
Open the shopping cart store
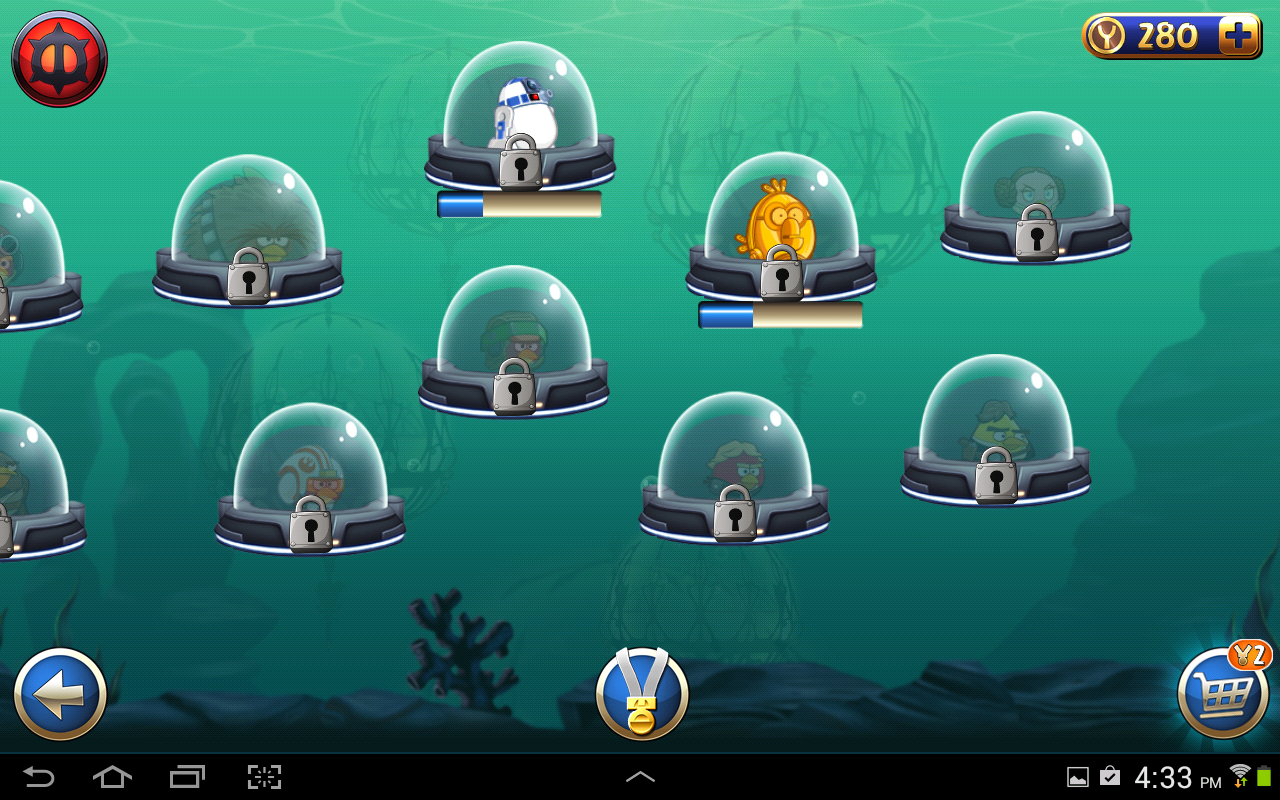(x=1223, y=694)
